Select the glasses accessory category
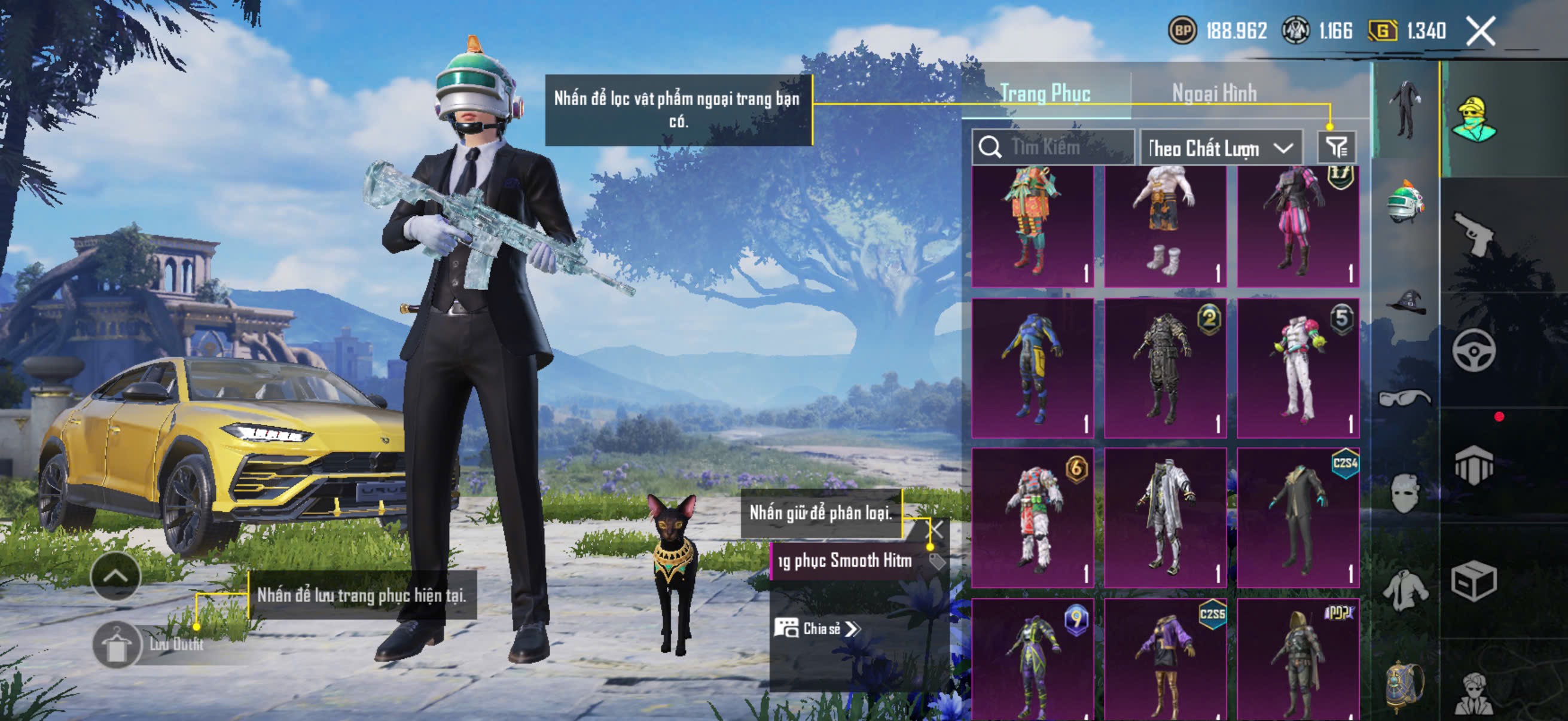Viewport: 1568px width, 721px height. pos(1405,399)
